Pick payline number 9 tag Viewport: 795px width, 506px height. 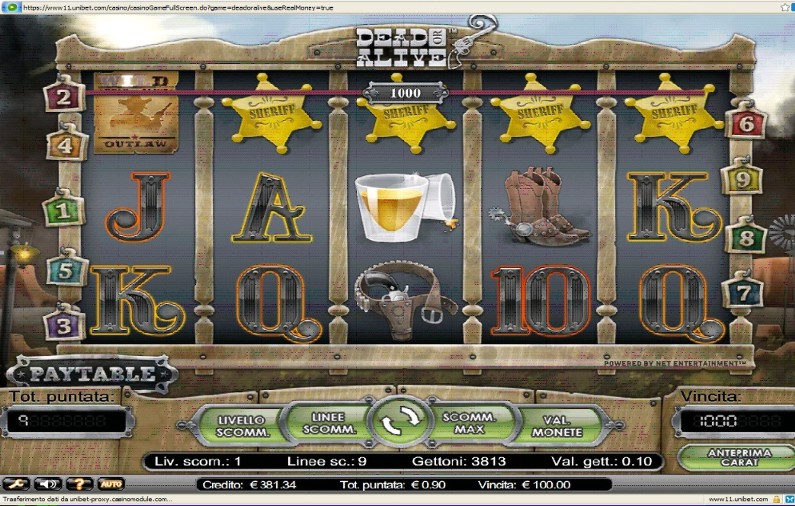pyautogui.click(x=742, y=179)
